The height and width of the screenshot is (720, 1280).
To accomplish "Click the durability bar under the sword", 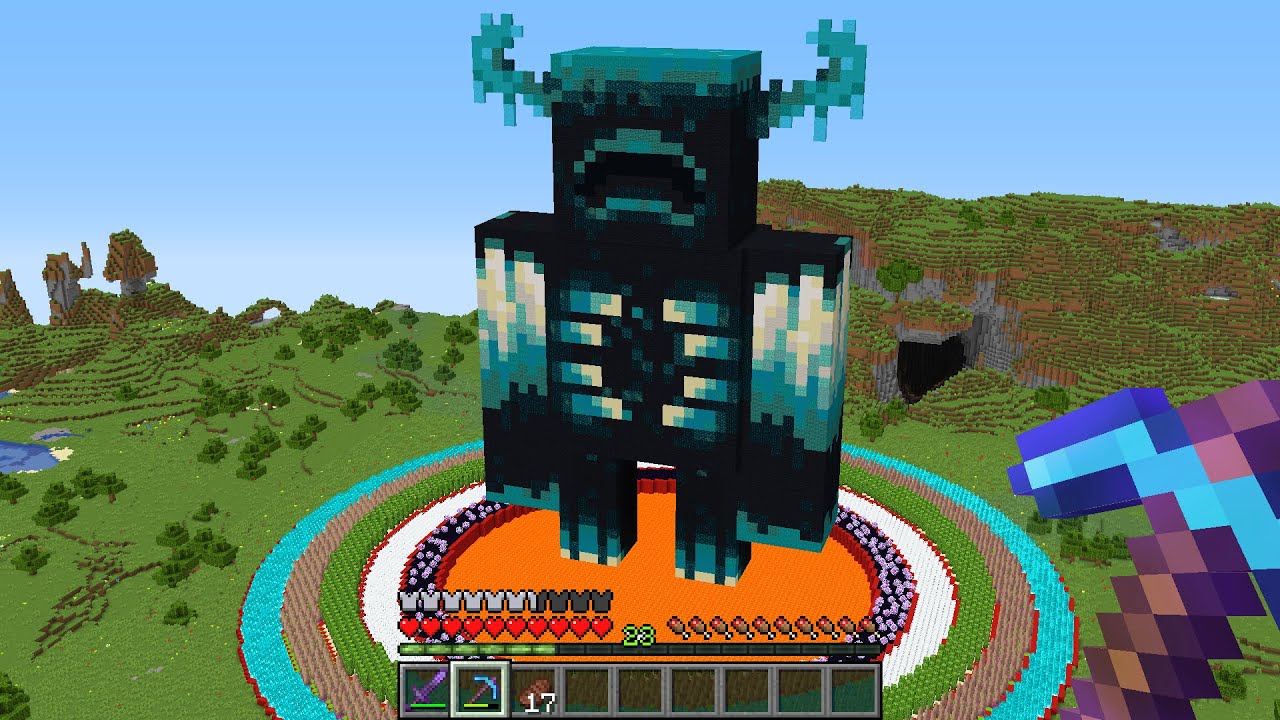I will click(x=427, y=706).
